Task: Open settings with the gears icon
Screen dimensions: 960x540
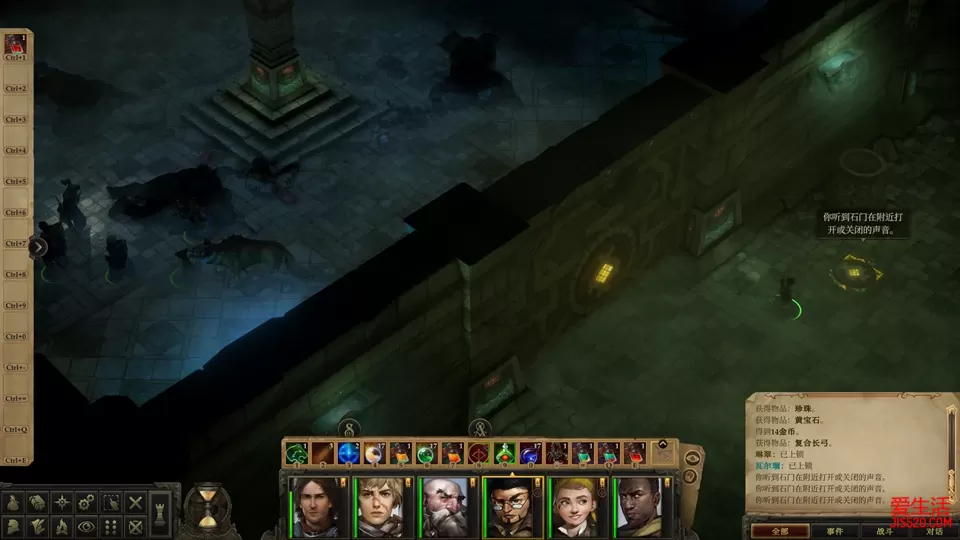Action: (87, 502)
